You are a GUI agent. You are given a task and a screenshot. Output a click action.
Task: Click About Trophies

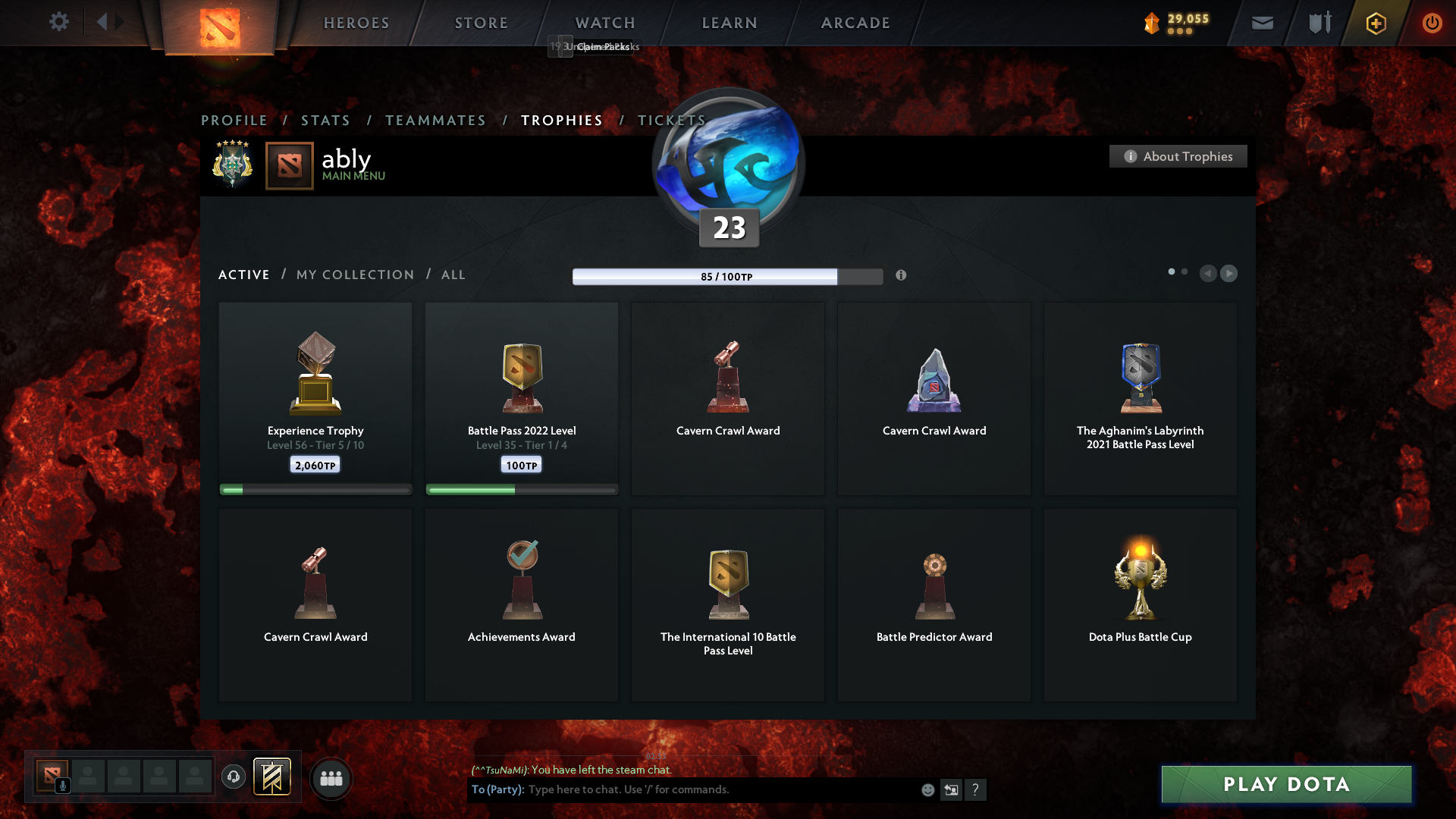(1178, 156)
